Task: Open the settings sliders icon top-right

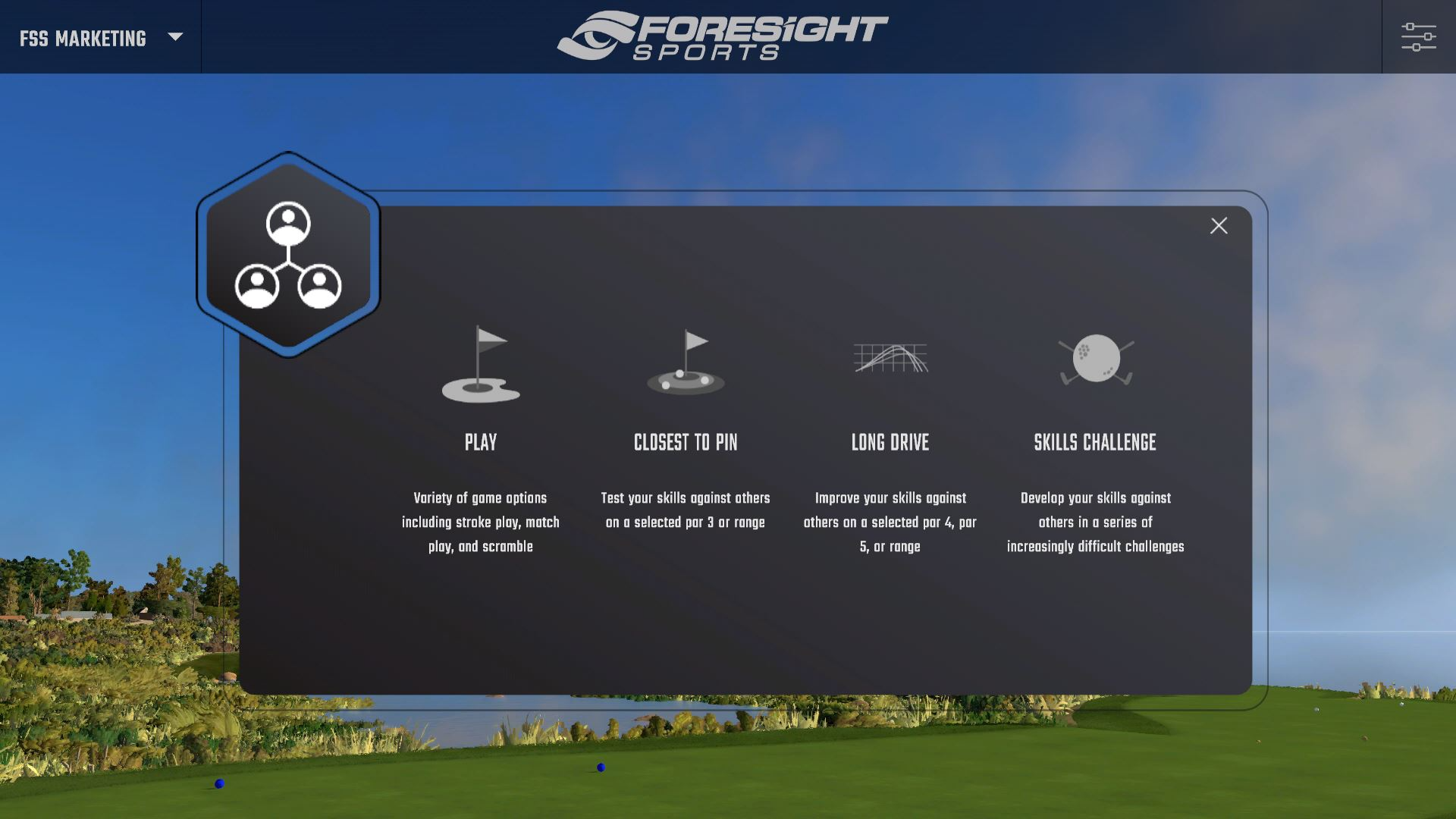Action: [x=1419, y=36]
